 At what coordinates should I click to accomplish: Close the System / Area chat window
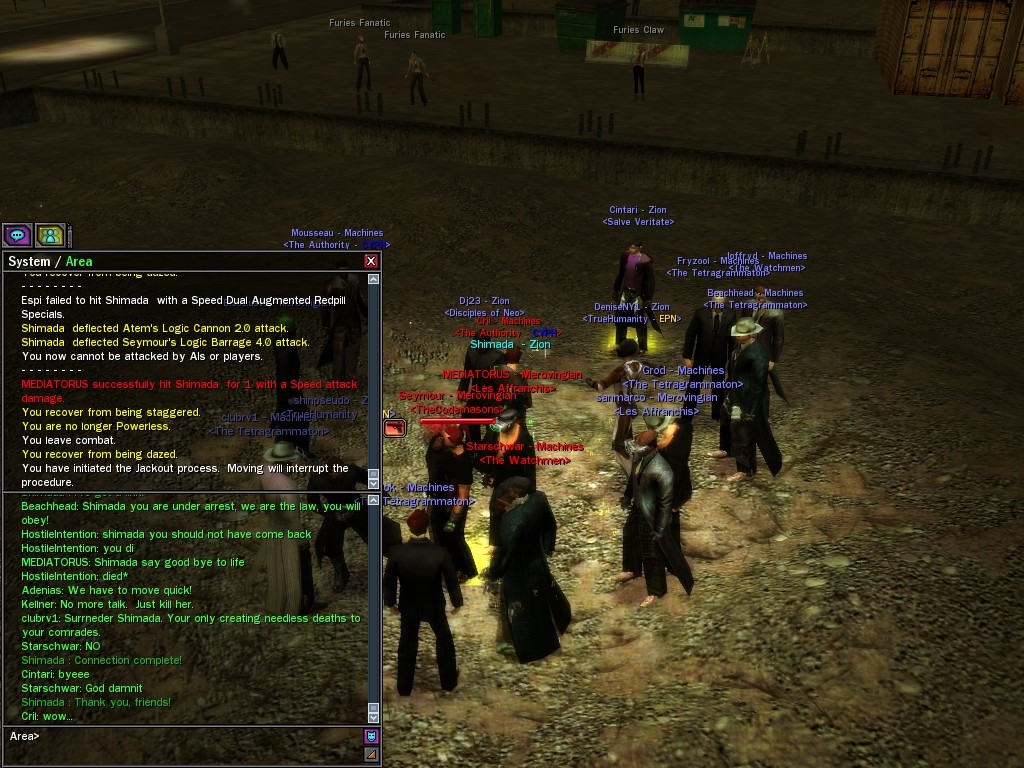click(x=371, y=261)
